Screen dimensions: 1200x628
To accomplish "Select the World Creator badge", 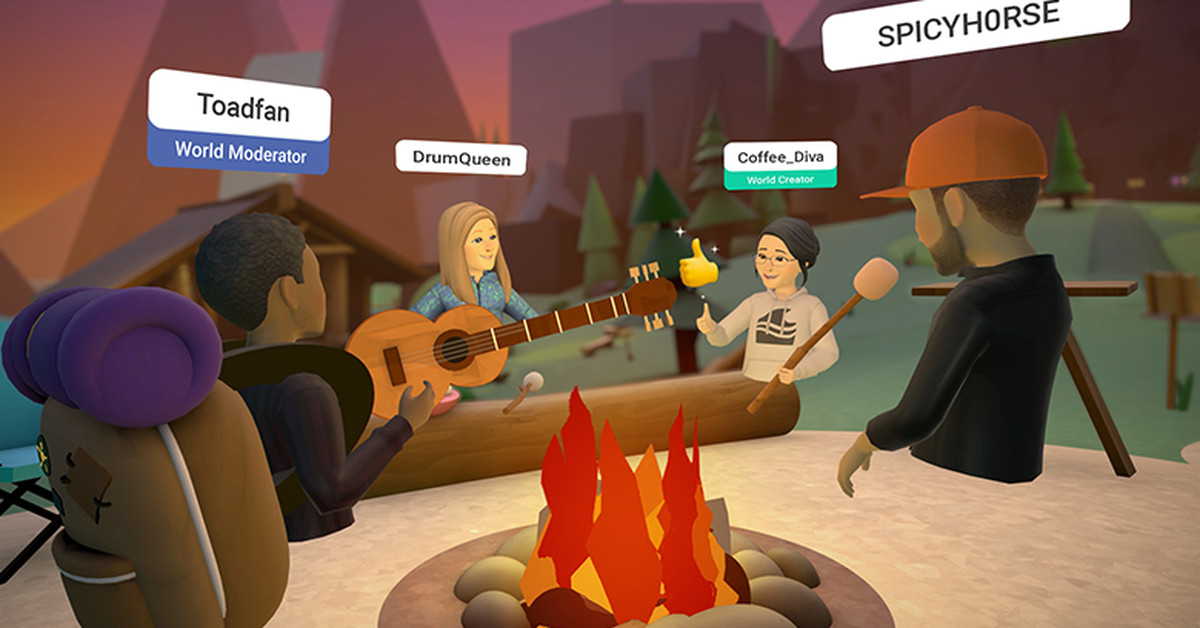I will 780,180.
